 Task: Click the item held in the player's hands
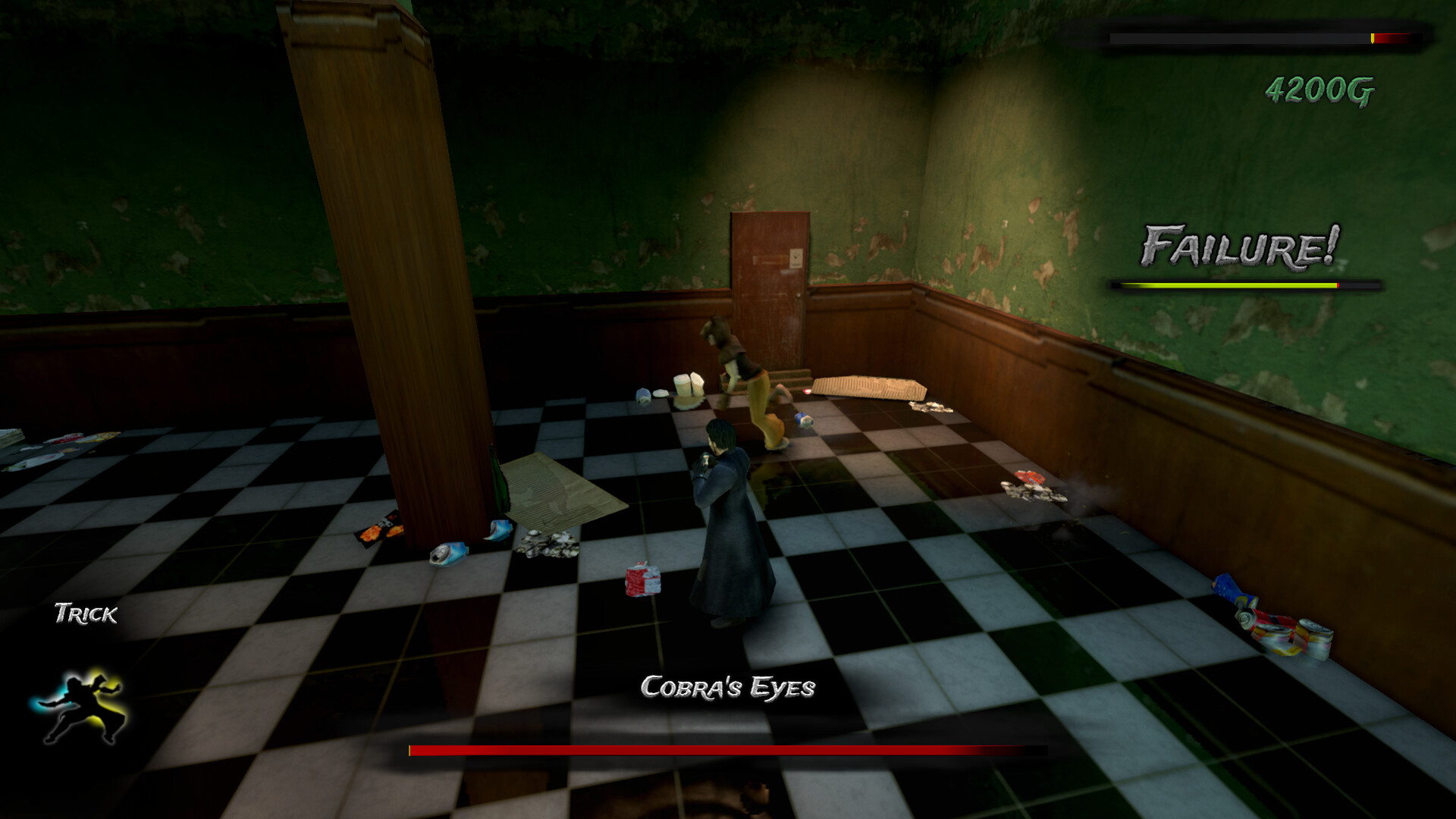705,461
